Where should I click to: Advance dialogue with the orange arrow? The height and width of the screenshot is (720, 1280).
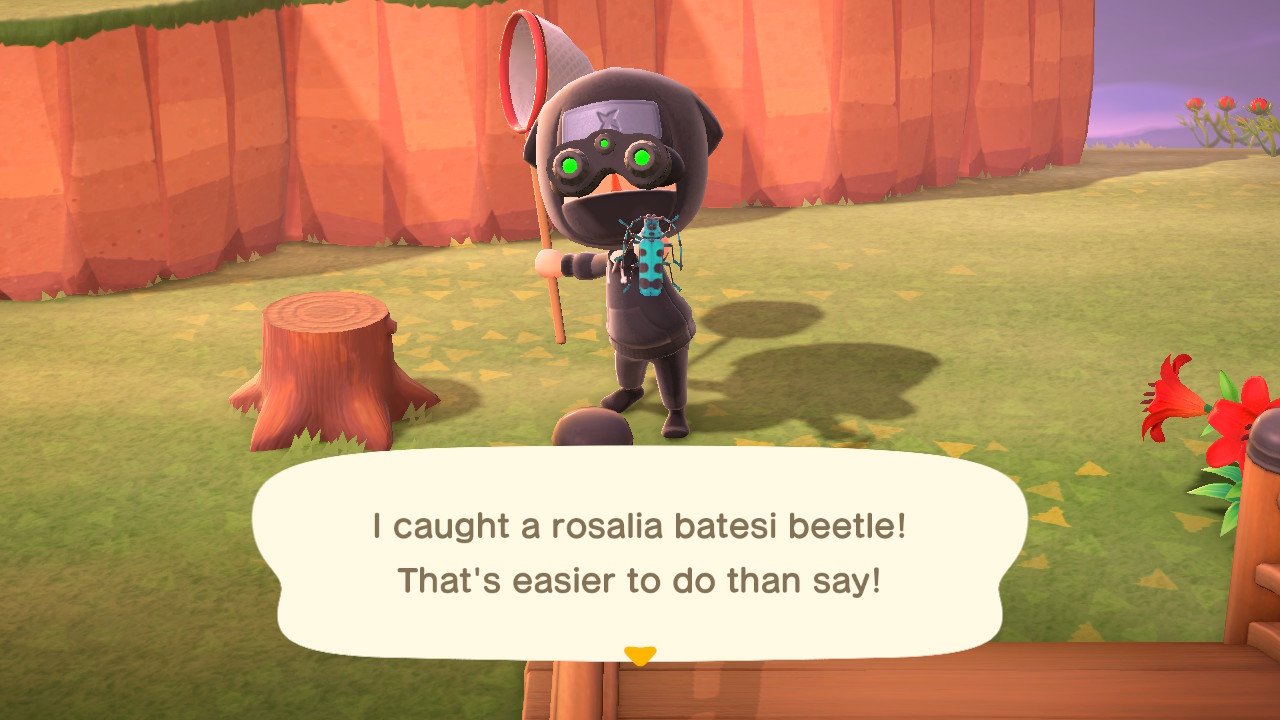pos(639,656)
